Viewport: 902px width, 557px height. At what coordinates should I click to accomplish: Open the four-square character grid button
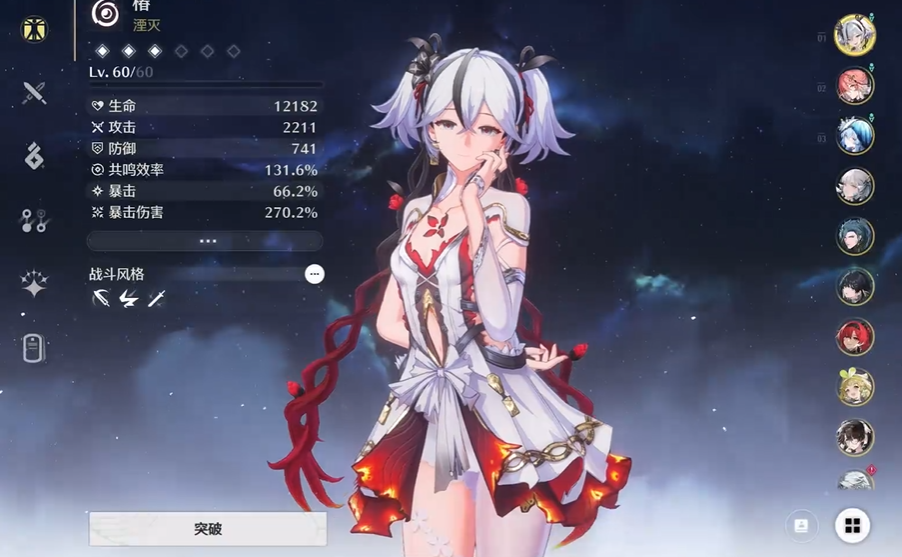coord(852,525)
